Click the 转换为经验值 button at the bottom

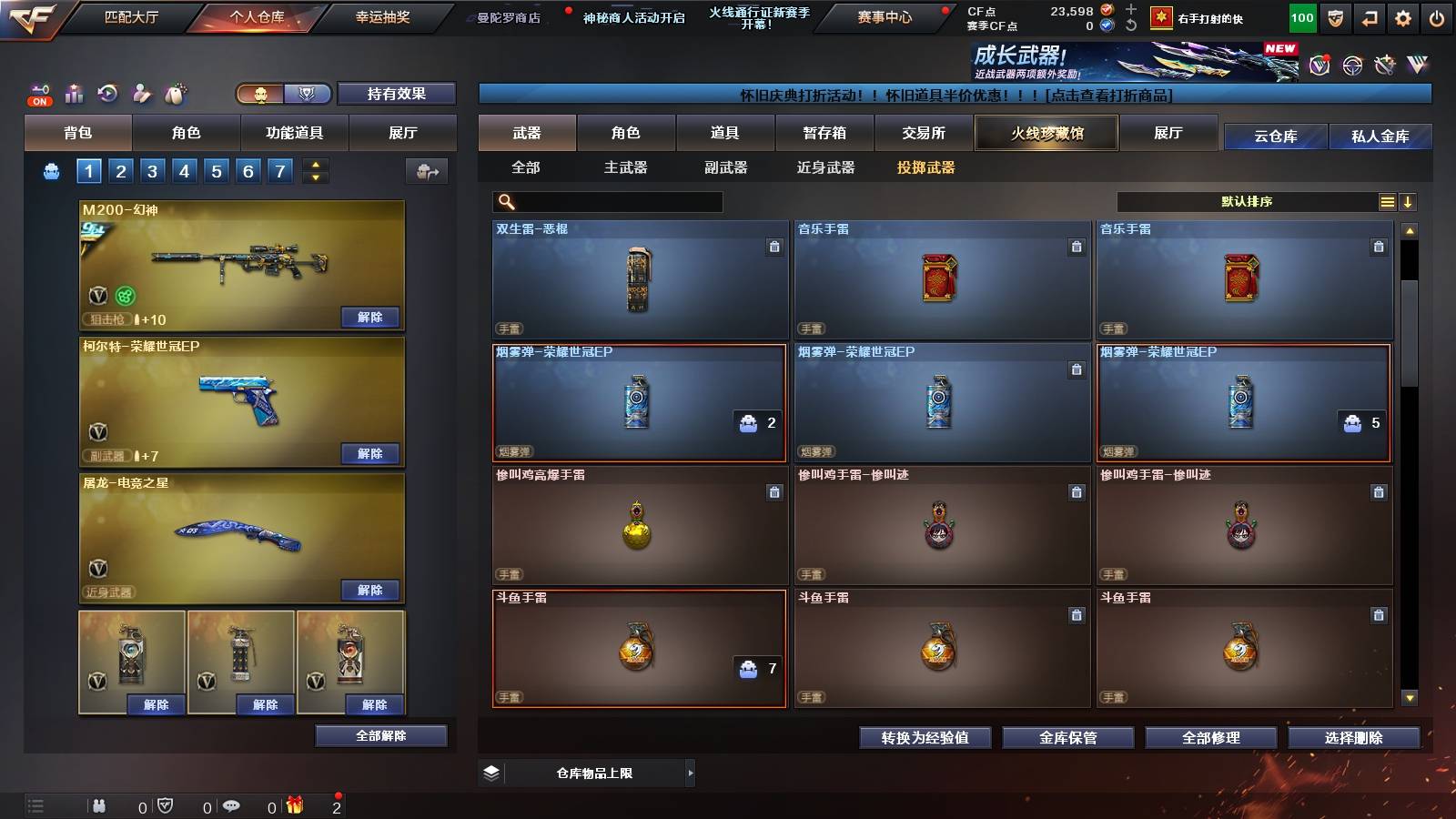(925, 739)
